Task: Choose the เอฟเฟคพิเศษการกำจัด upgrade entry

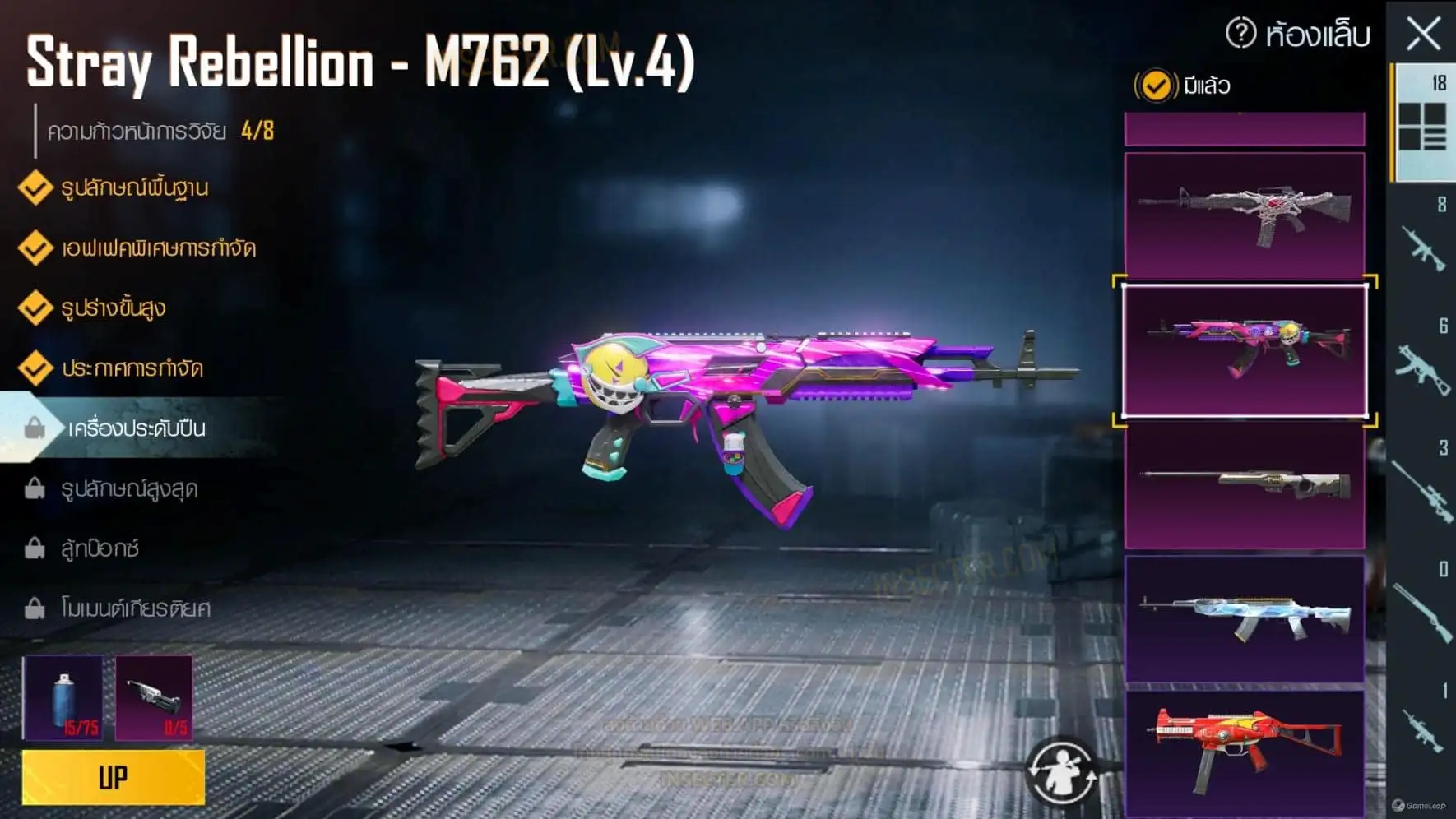Action: [x=158, y=248]
